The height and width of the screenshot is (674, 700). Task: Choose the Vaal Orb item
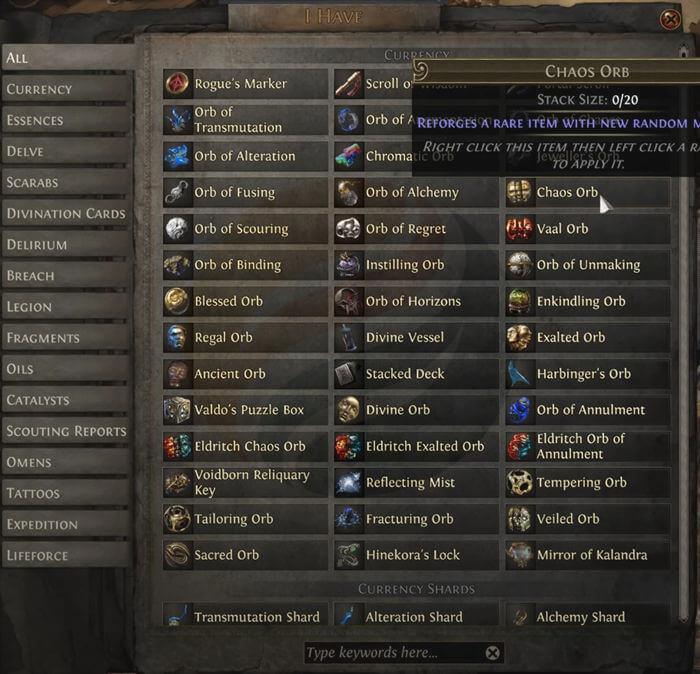[x=587, y=229]
